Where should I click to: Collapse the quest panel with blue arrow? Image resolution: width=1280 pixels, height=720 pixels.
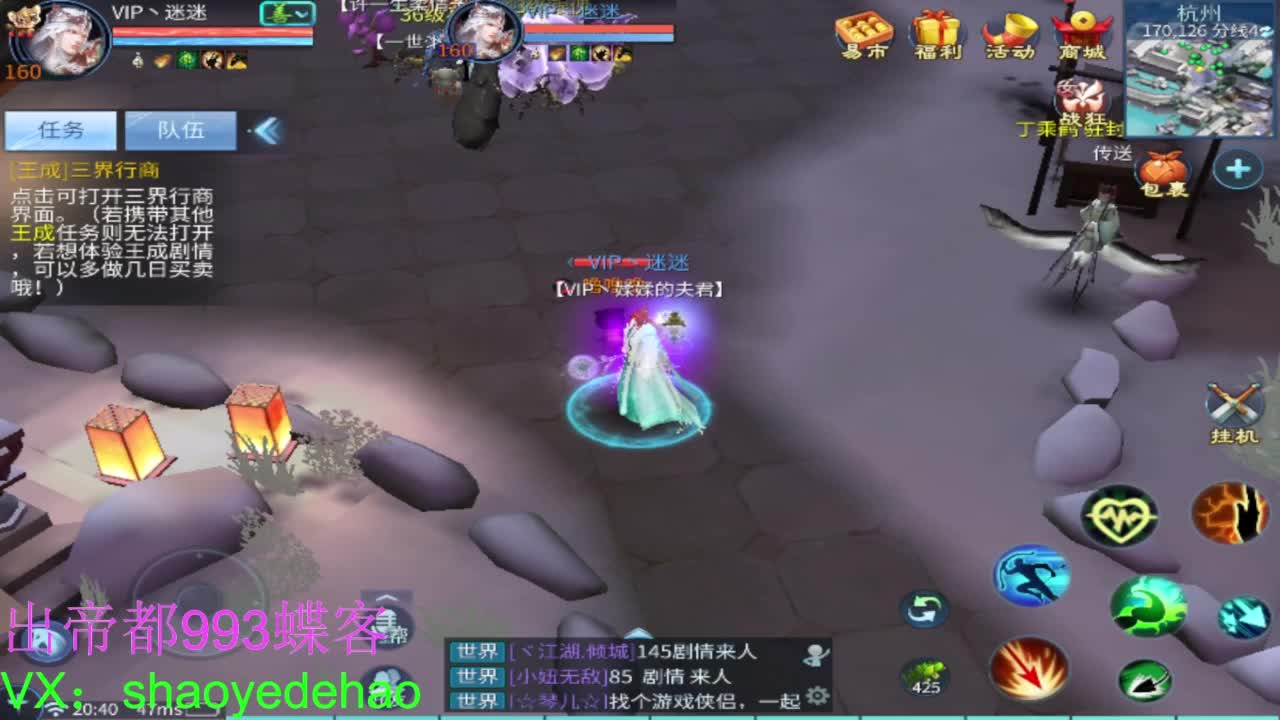click(x=265, y=129)
